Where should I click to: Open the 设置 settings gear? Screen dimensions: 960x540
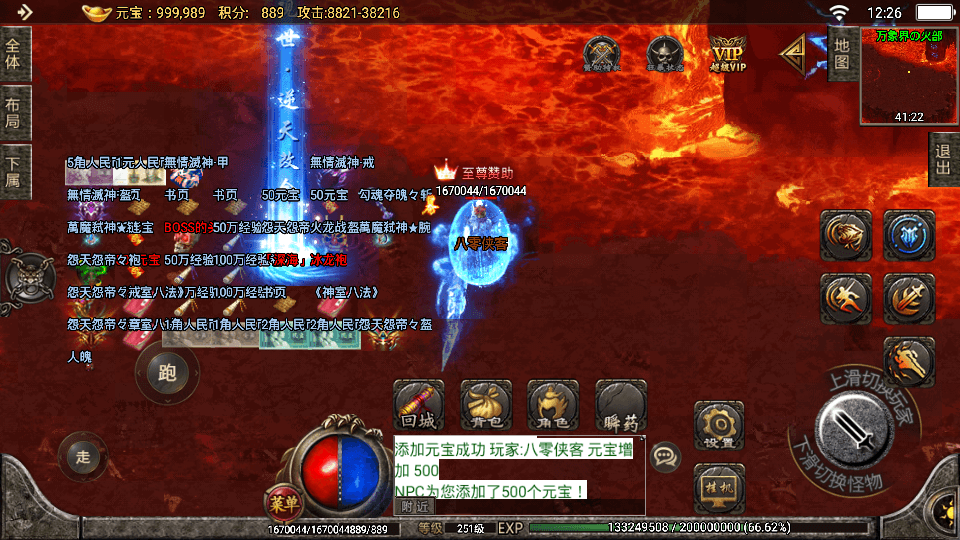(719, 426)
